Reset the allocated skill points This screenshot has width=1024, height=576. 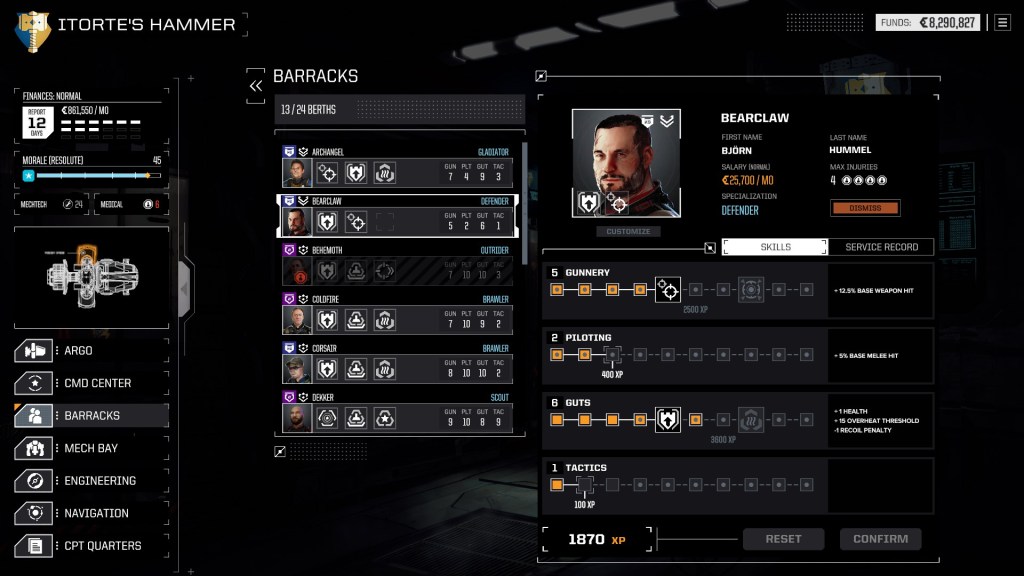pyautogui.click(x=783, y=539)
